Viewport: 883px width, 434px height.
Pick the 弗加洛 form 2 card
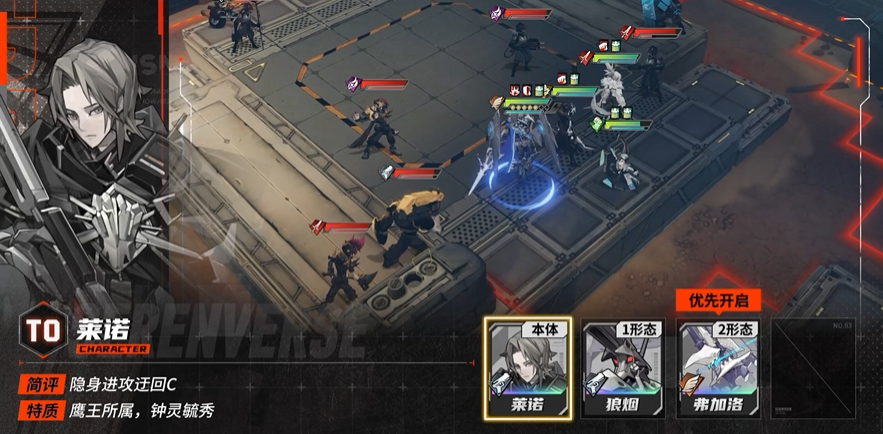point(718,367)
